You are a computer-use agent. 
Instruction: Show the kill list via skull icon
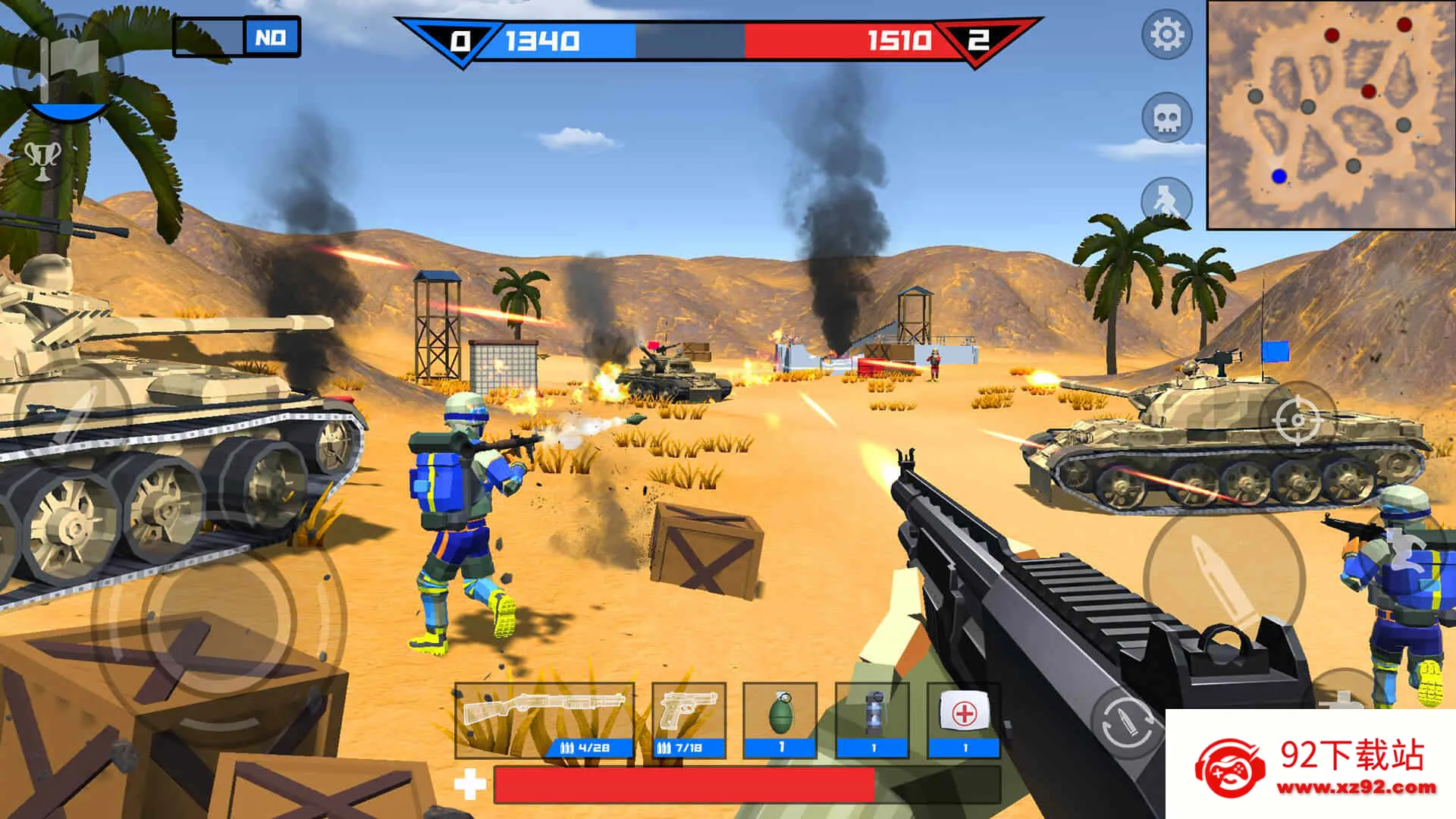(x=1166, y=118)
